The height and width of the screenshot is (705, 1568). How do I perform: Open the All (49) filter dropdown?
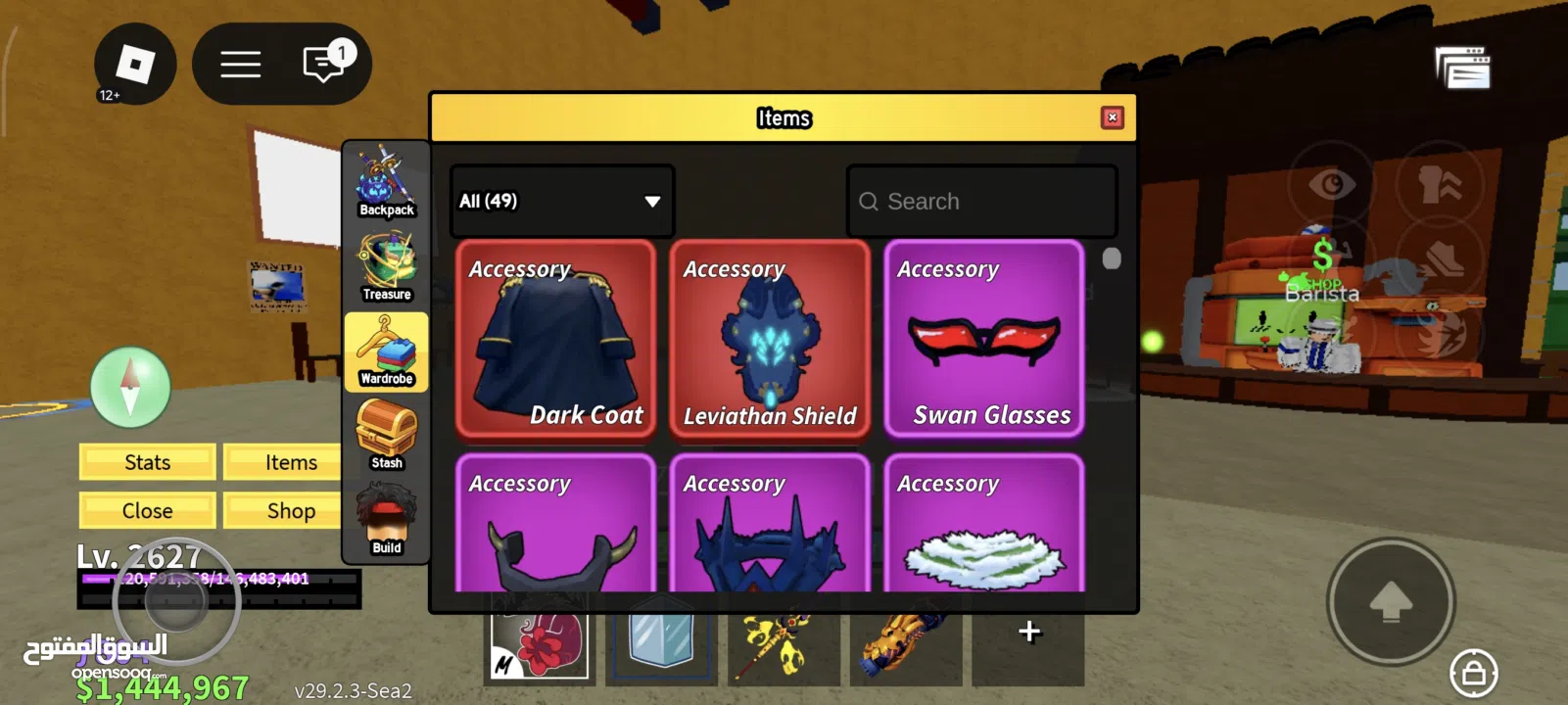click(561, 201)
